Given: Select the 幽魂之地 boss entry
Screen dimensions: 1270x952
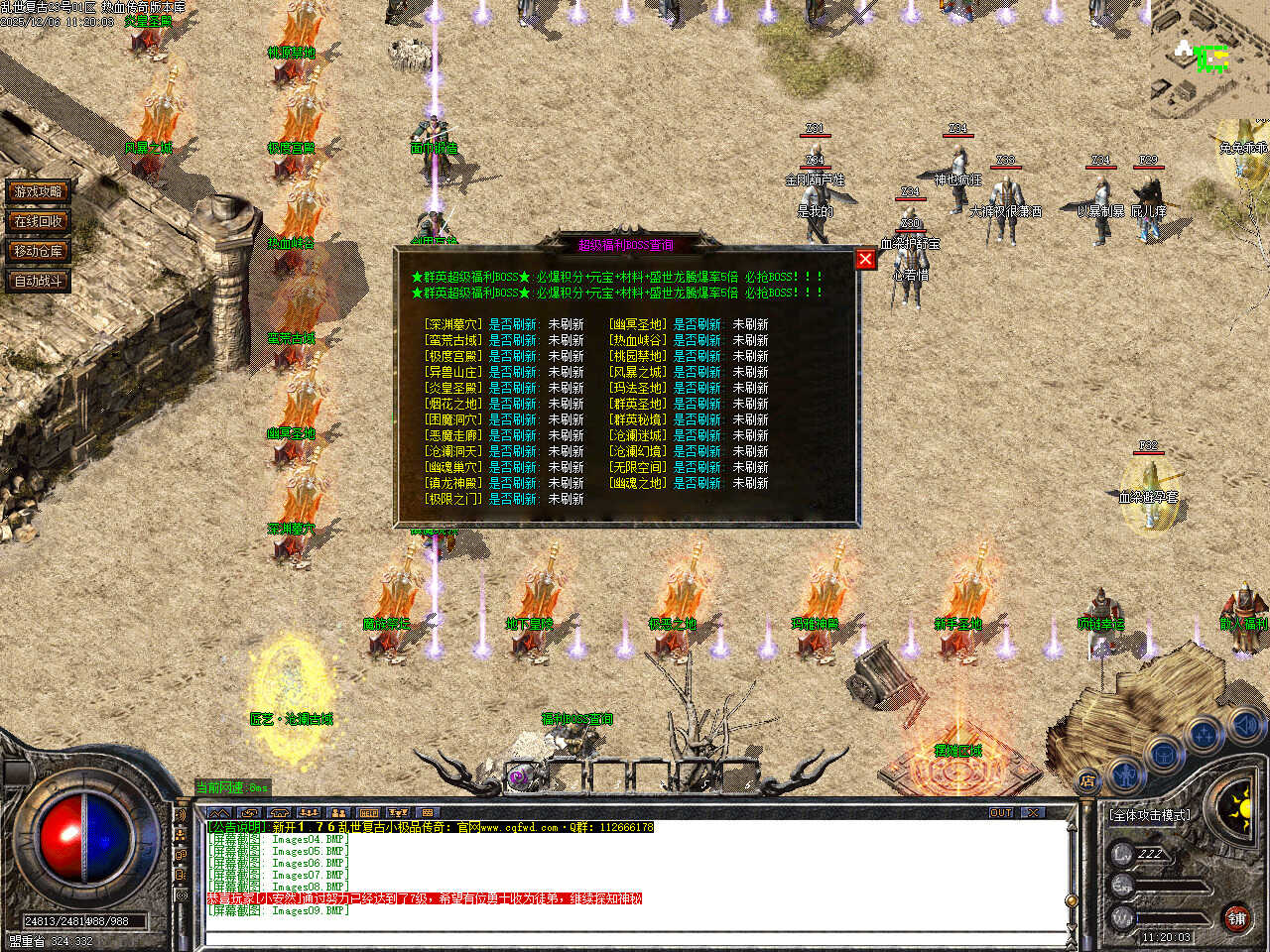Looking at the screenshot, I should pyautogui.click(x=638, y=483).
